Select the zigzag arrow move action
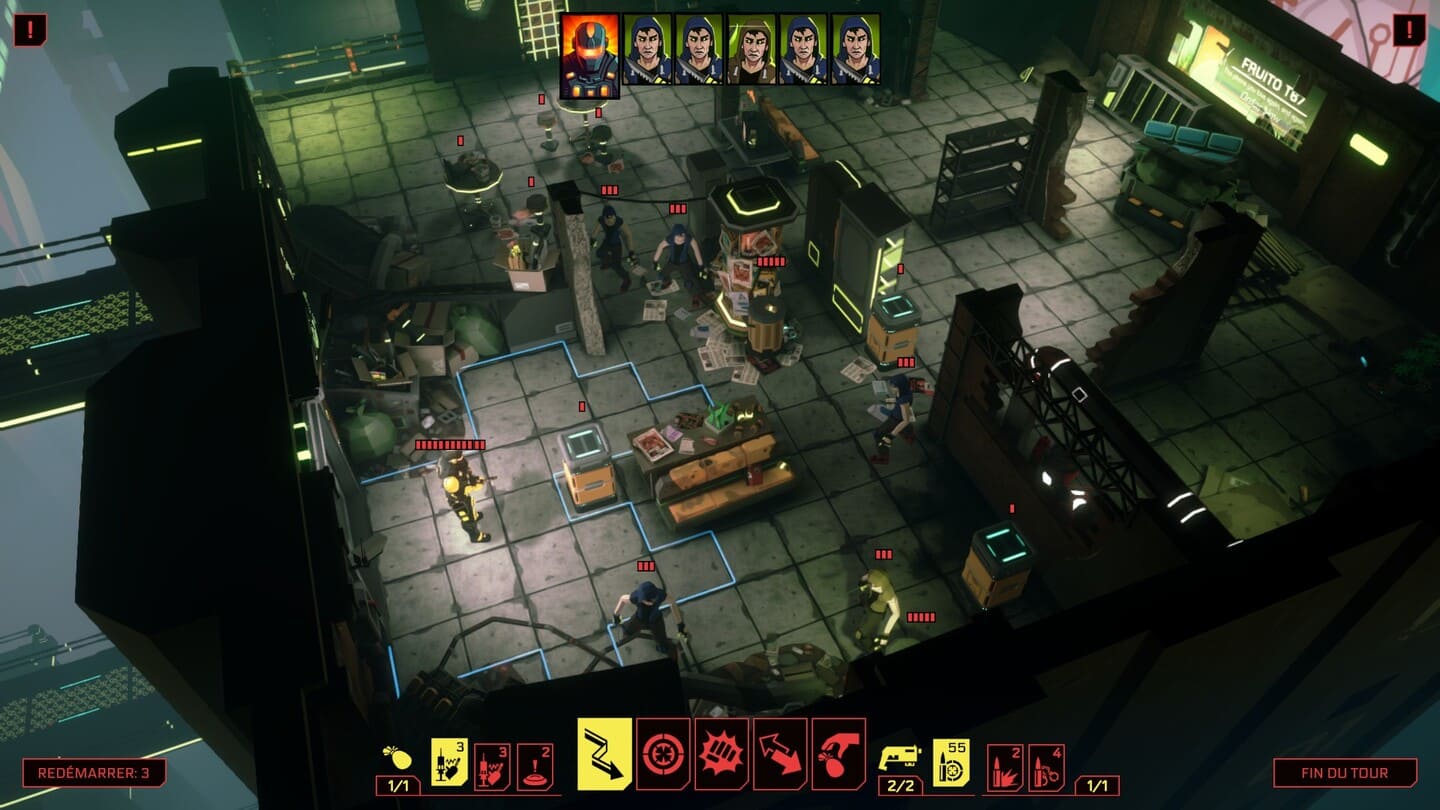1440x810 pixels. tap(604, 753)
